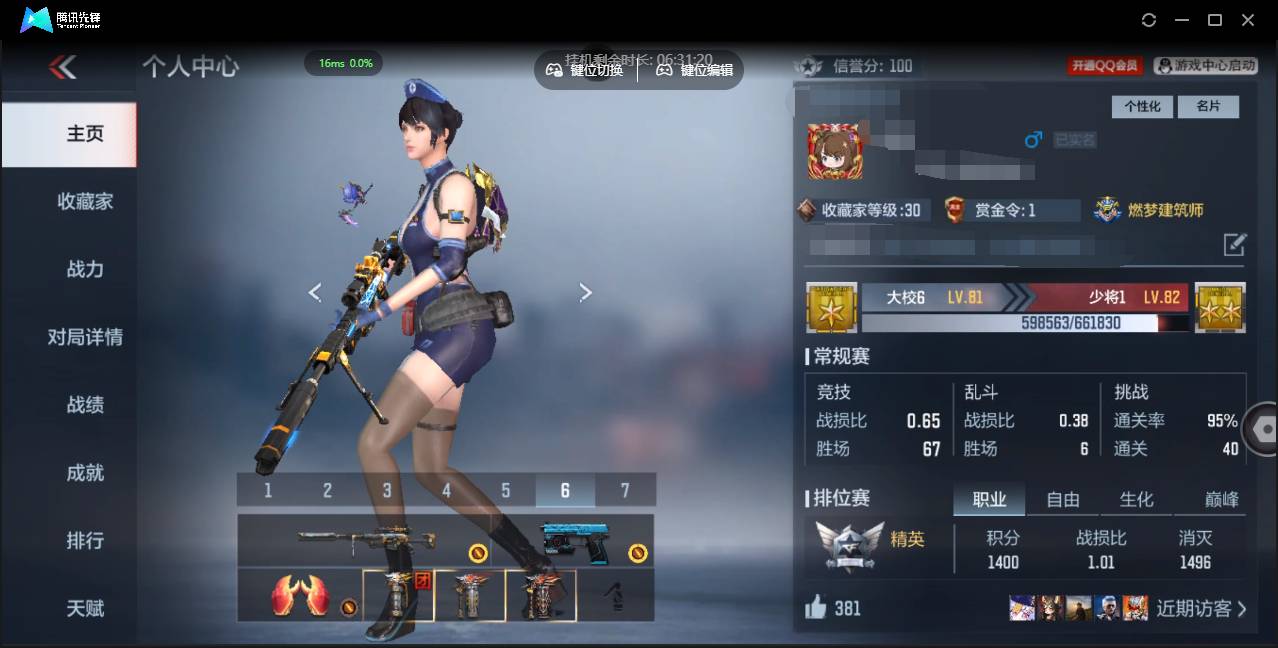Open the 名片 name card button
This screenshot has height=648, width=1278.
(1208, 106)
